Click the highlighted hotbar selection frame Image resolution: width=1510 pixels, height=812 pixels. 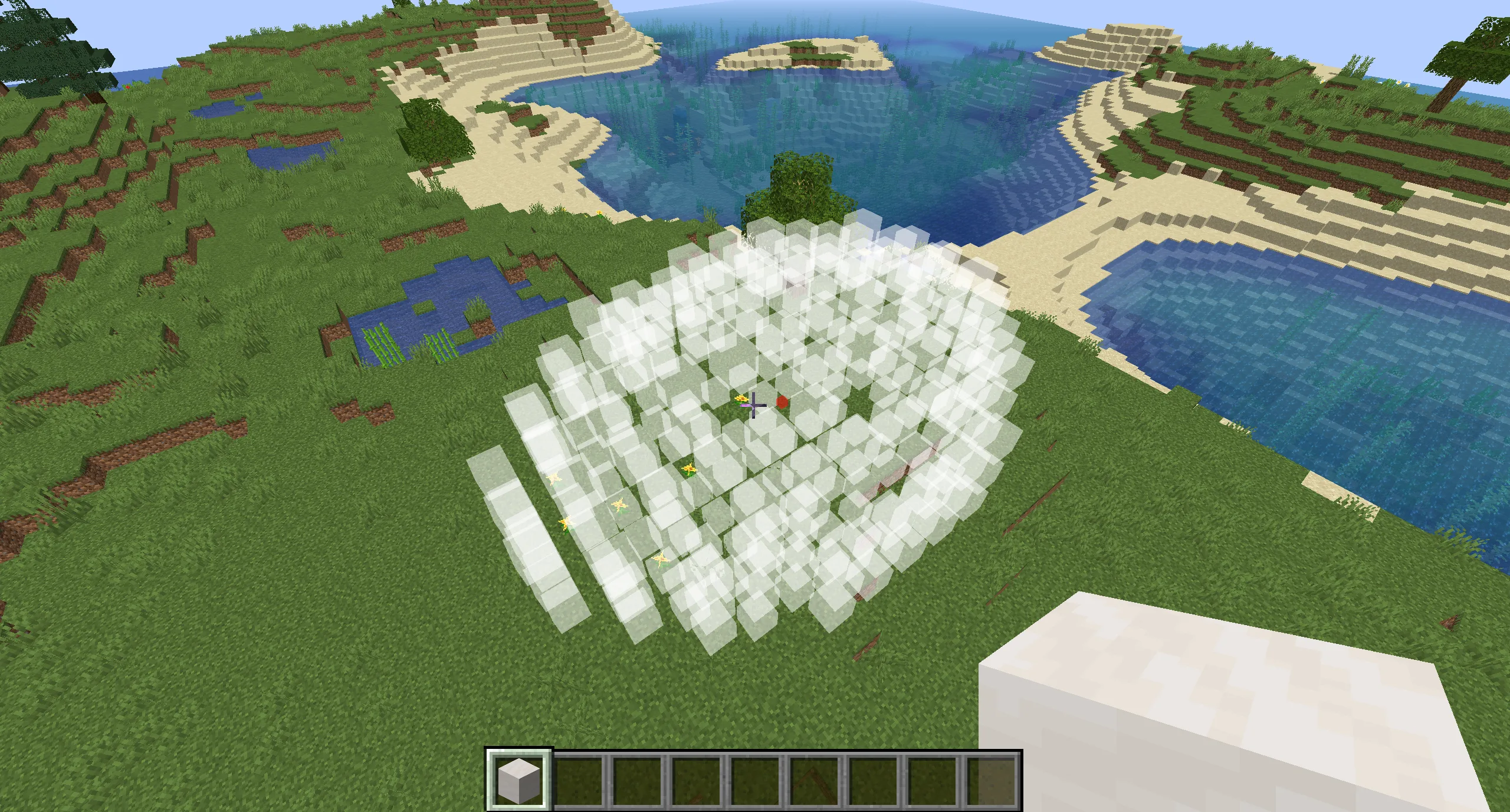[x=518, y=778]
